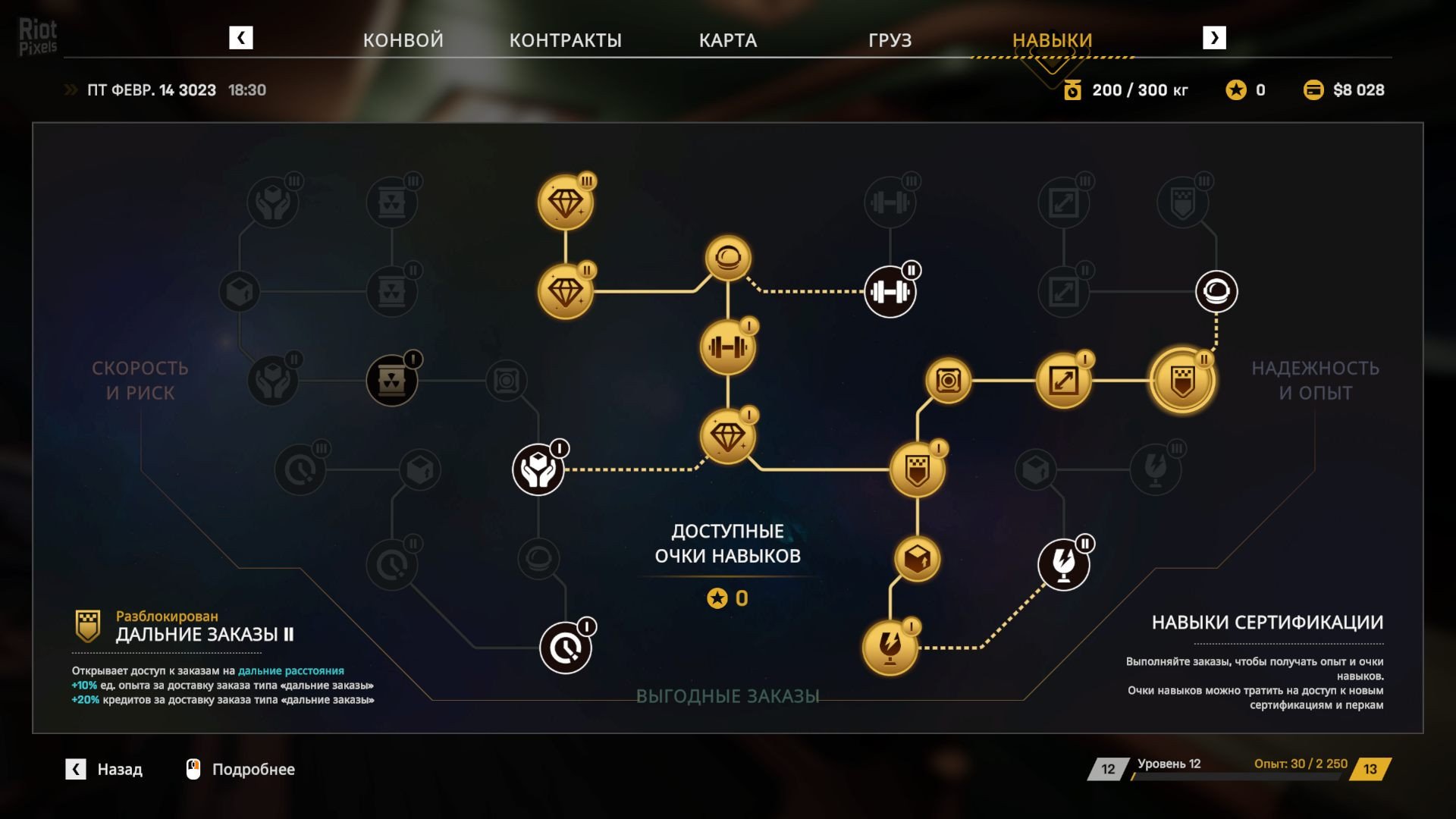The image size is (1456, 819).
Task: Click the gold safe skill node
Action: 948,380
